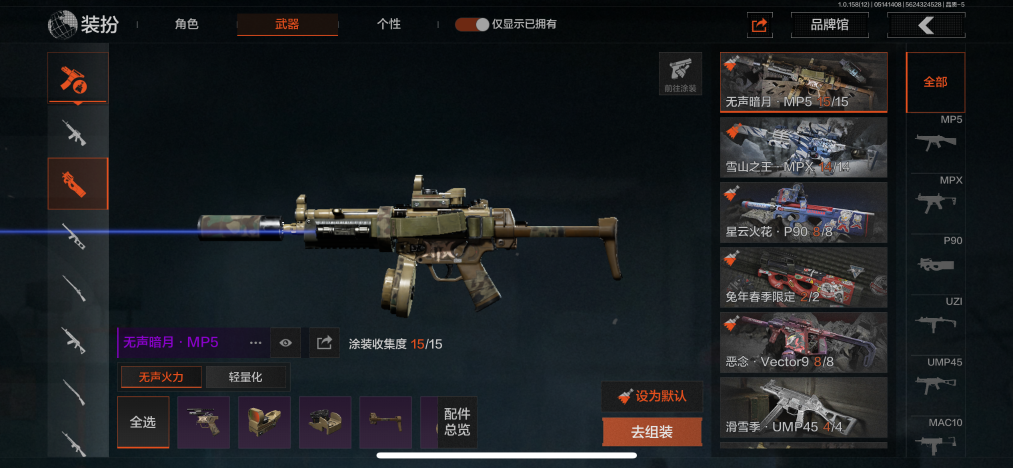Open 配件总览 attachment overview
The width and height of the screenshot is (1013, 468).
tap(456, 422)
